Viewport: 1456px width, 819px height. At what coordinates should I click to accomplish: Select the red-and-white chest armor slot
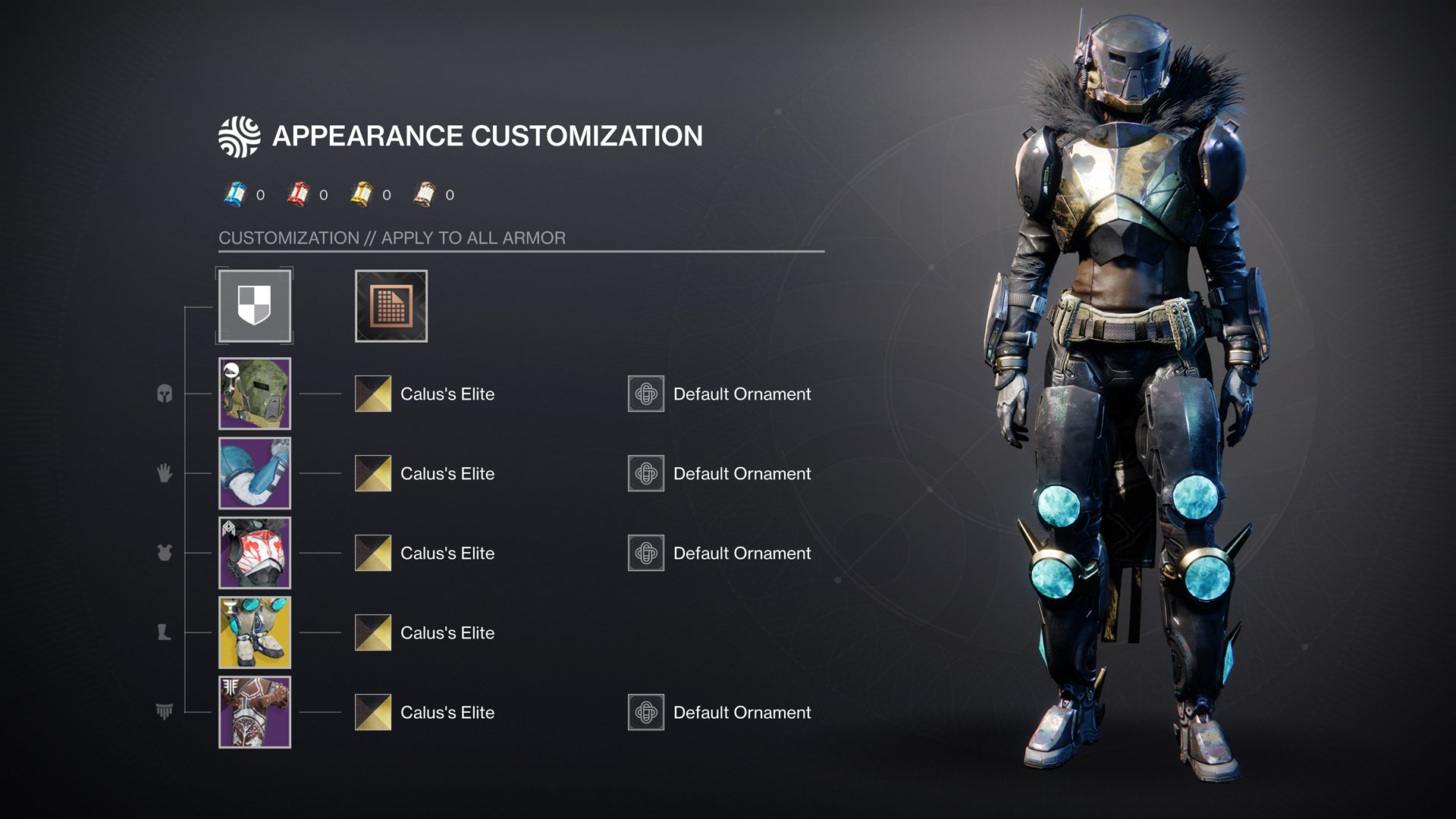pyautogui.click(x=254, y=553)
